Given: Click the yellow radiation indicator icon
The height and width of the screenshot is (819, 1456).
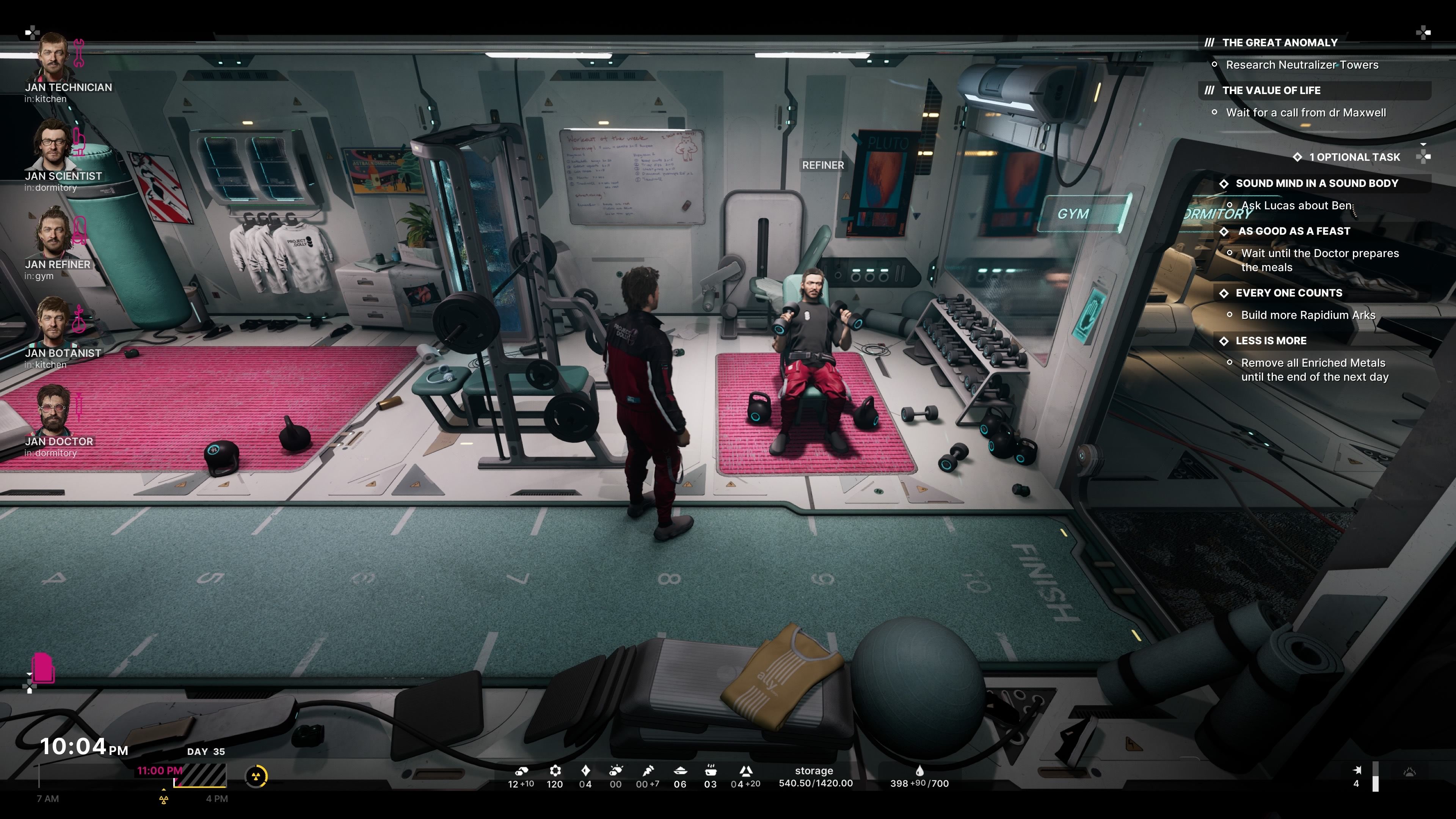Looking at the screenshot, I should pyautogui.click(x=256, y=776).
